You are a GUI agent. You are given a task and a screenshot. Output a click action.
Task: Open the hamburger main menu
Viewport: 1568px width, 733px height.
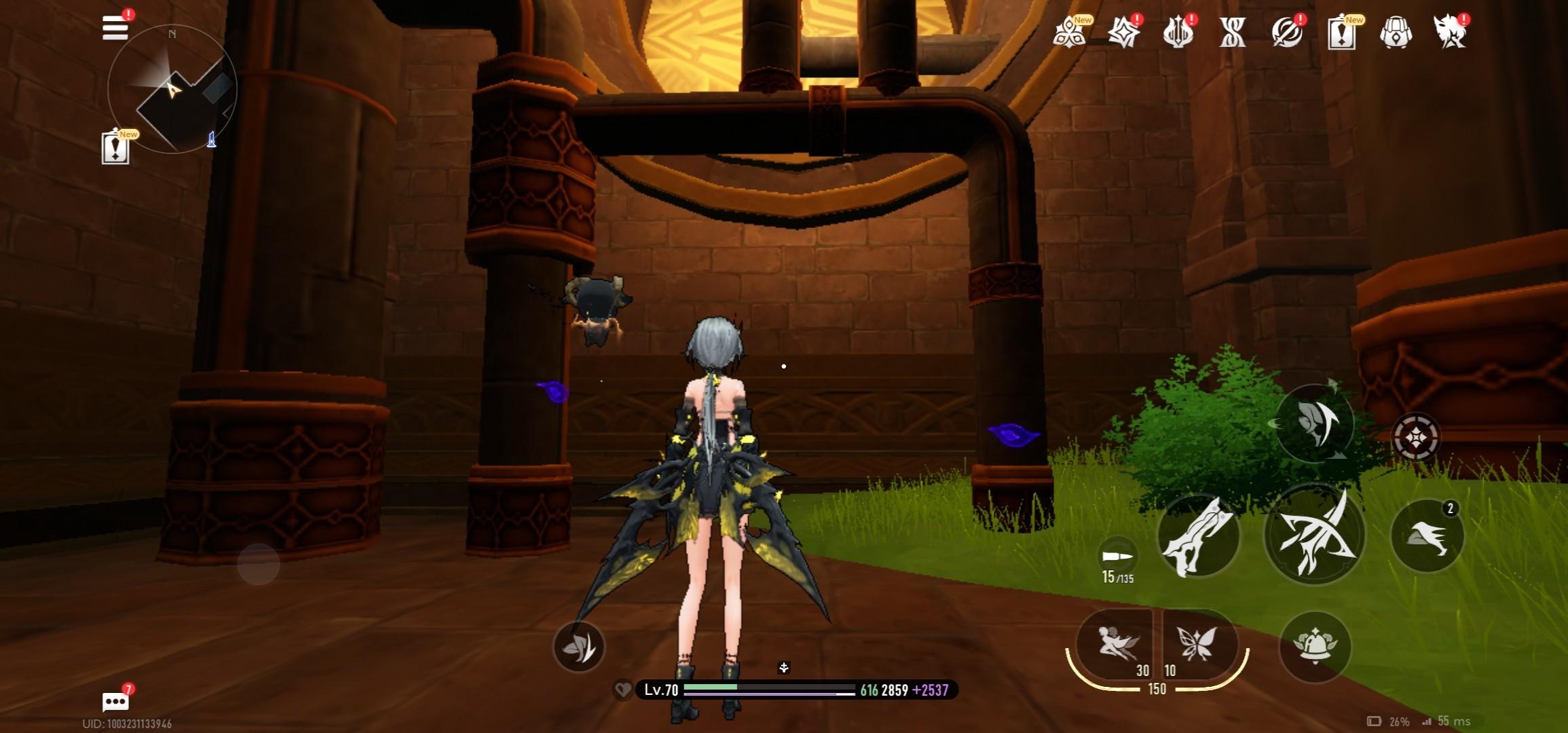pyautogui.click(x=115, y=29)
